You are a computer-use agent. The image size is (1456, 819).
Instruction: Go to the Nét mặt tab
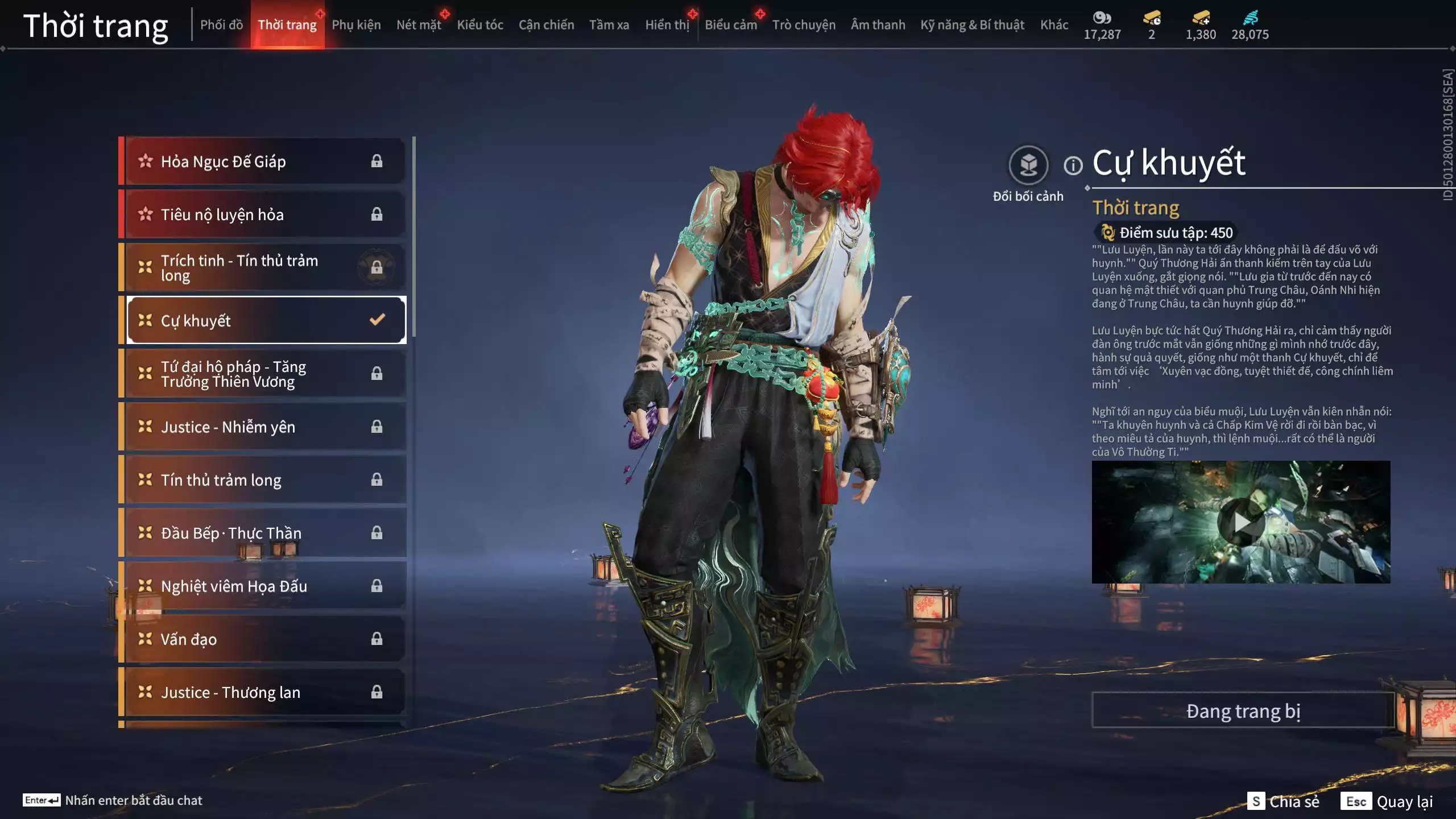[x=419, y=25]
